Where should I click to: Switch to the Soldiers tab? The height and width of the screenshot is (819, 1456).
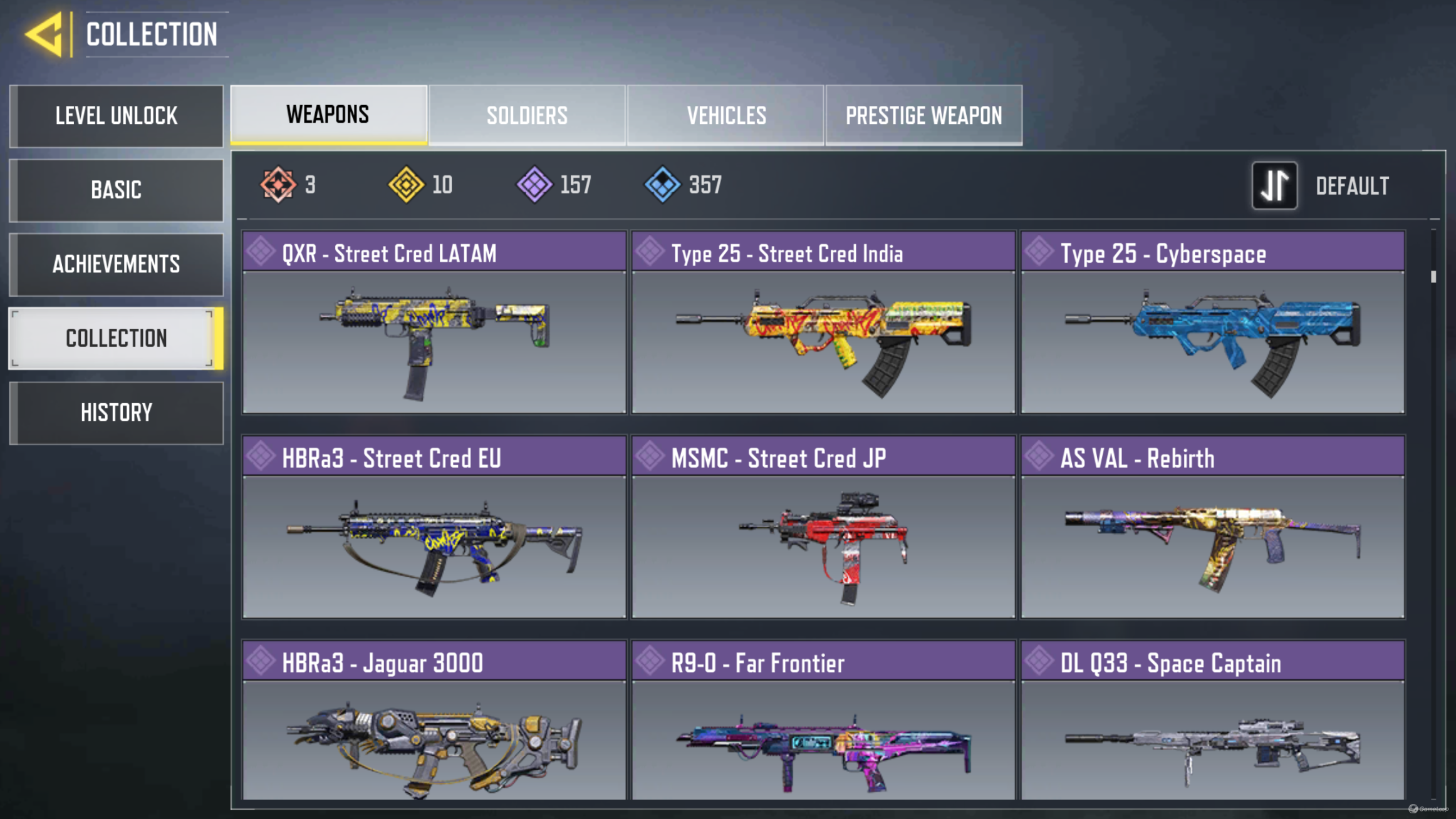pyautogui.click(x=527, y=115)
